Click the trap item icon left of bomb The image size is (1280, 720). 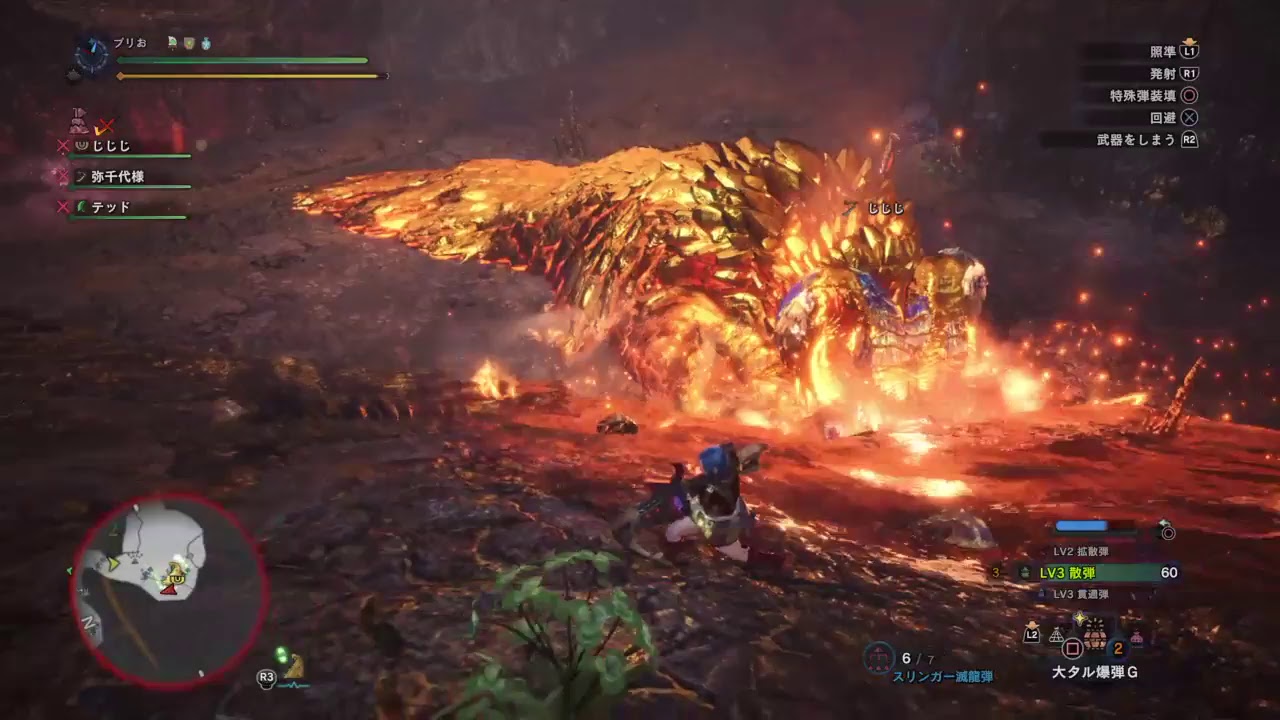pos(1057,636)
